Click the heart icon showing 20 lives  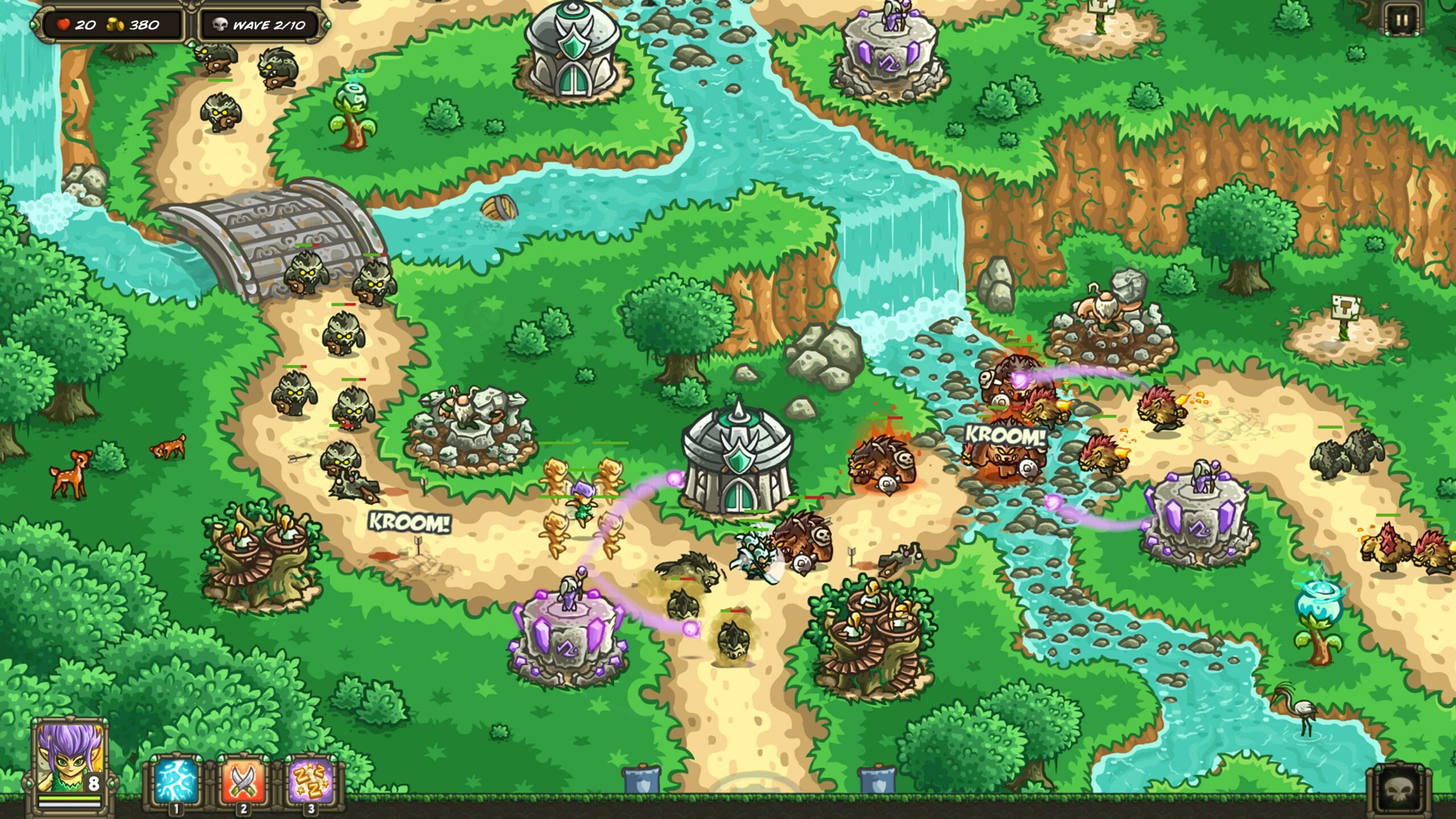click(64, 25)
